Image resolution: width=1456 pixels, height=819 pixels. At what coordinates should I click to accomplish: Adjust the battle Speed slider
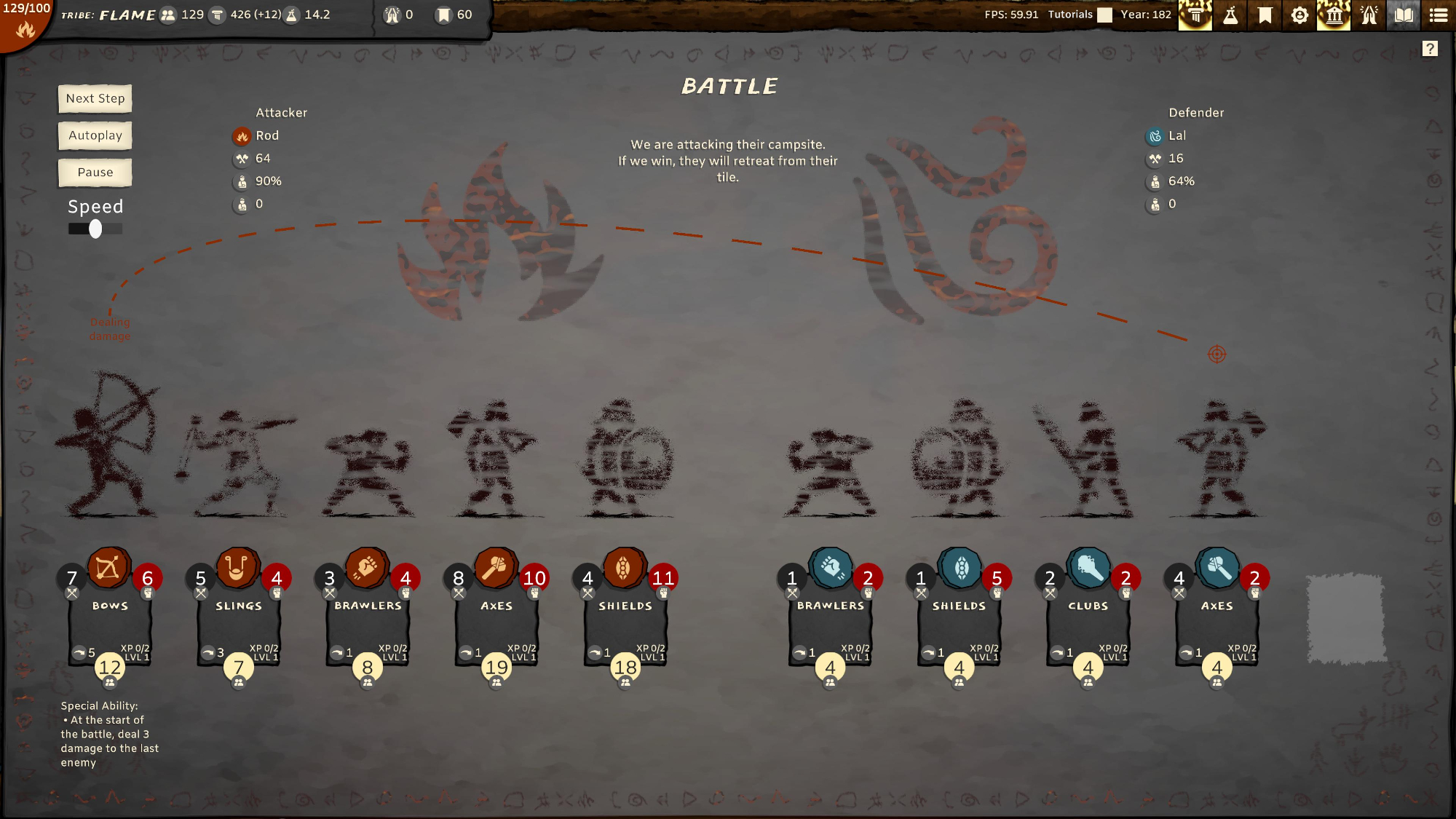tap(95, 229)
